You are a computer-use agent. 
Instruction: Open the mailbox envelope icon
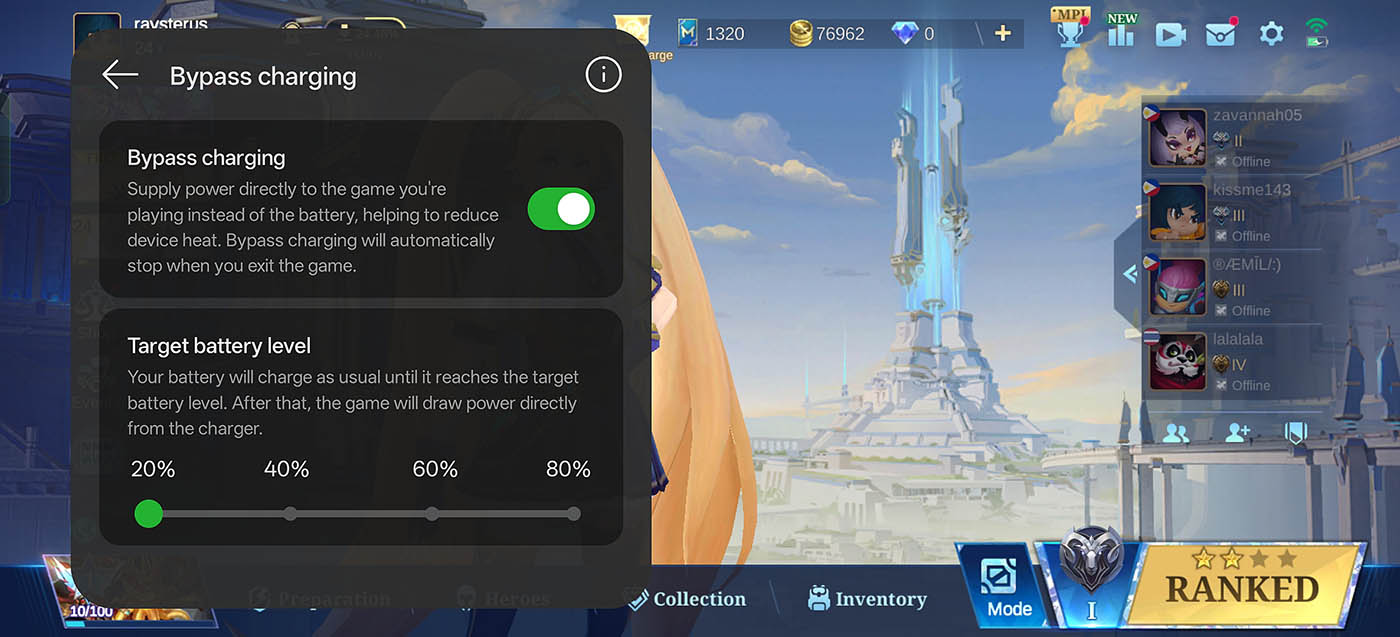coord(1221,34)
